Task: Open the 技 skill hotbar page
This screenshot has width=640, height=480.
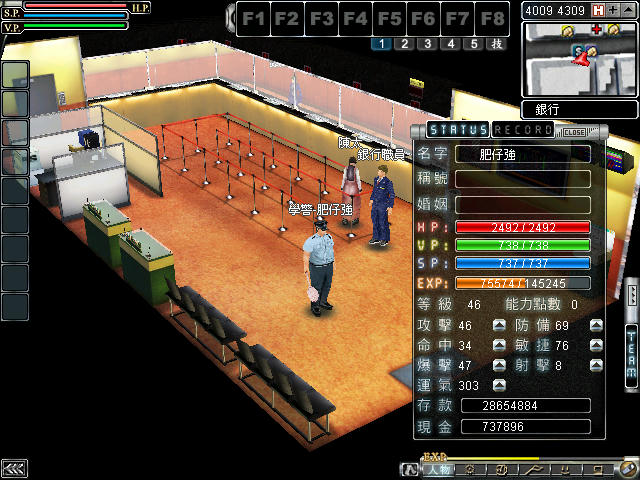Action: 496,44
